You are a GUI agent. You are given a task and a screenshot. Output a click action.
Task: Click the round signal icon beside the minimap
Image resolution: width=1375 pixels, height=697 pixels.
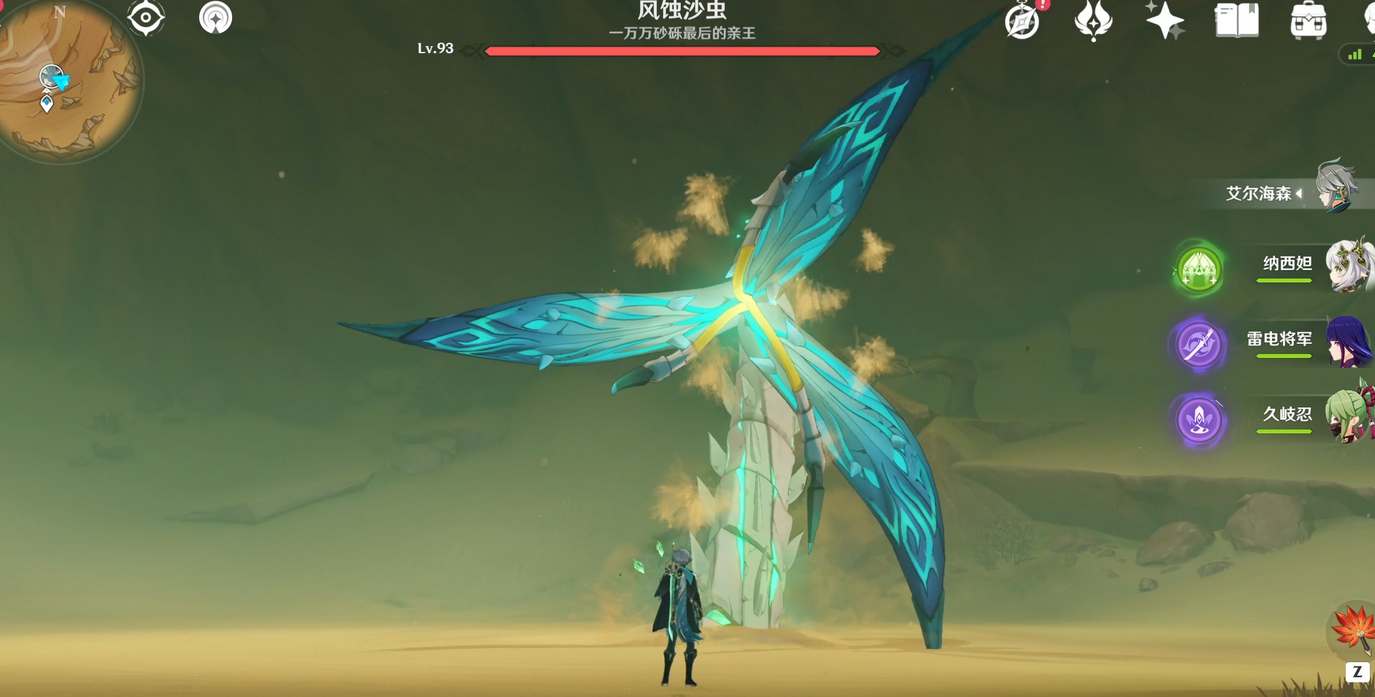click(x=215, y=18)
